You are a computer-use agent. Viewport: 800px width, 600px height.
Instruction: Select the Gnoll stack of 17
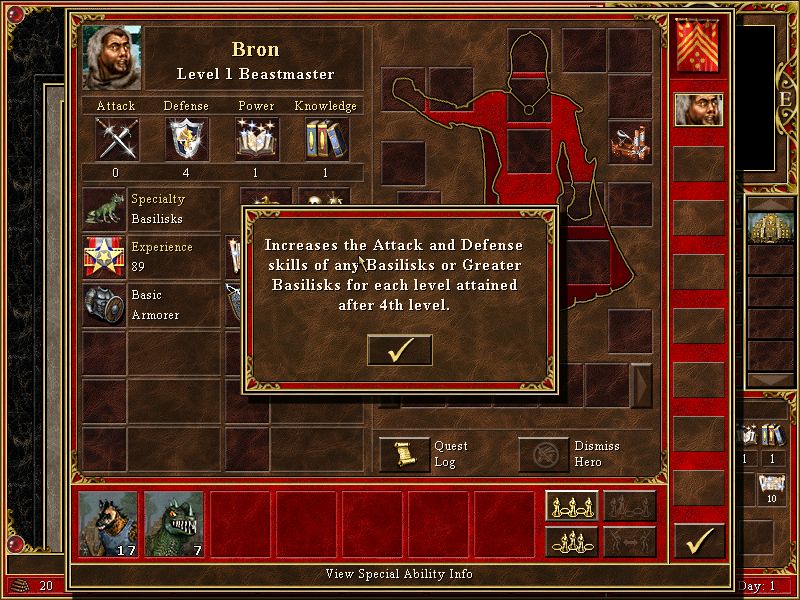pyautogui.click(x=108, y=524)
